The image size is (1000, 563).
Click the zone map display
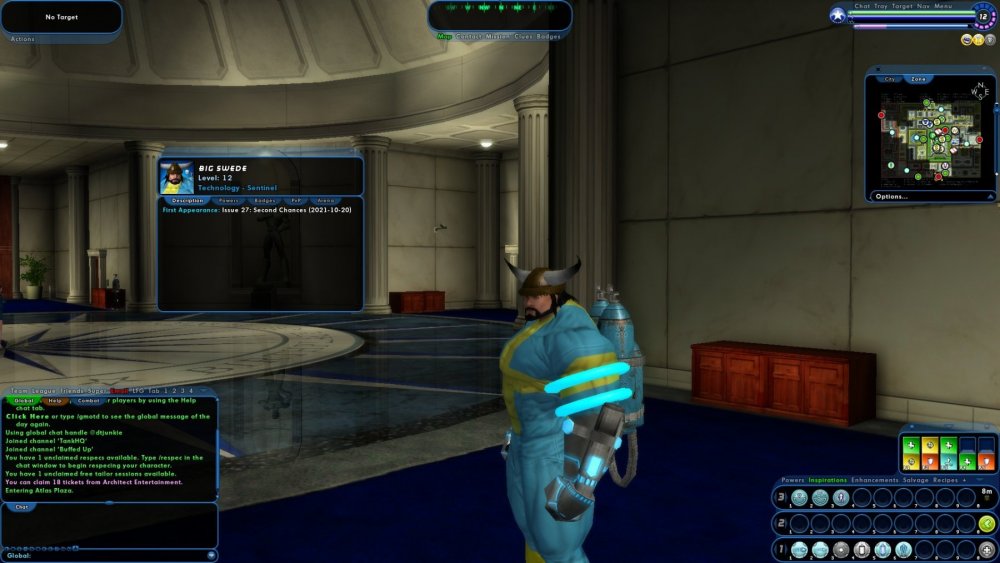(930, 138)
